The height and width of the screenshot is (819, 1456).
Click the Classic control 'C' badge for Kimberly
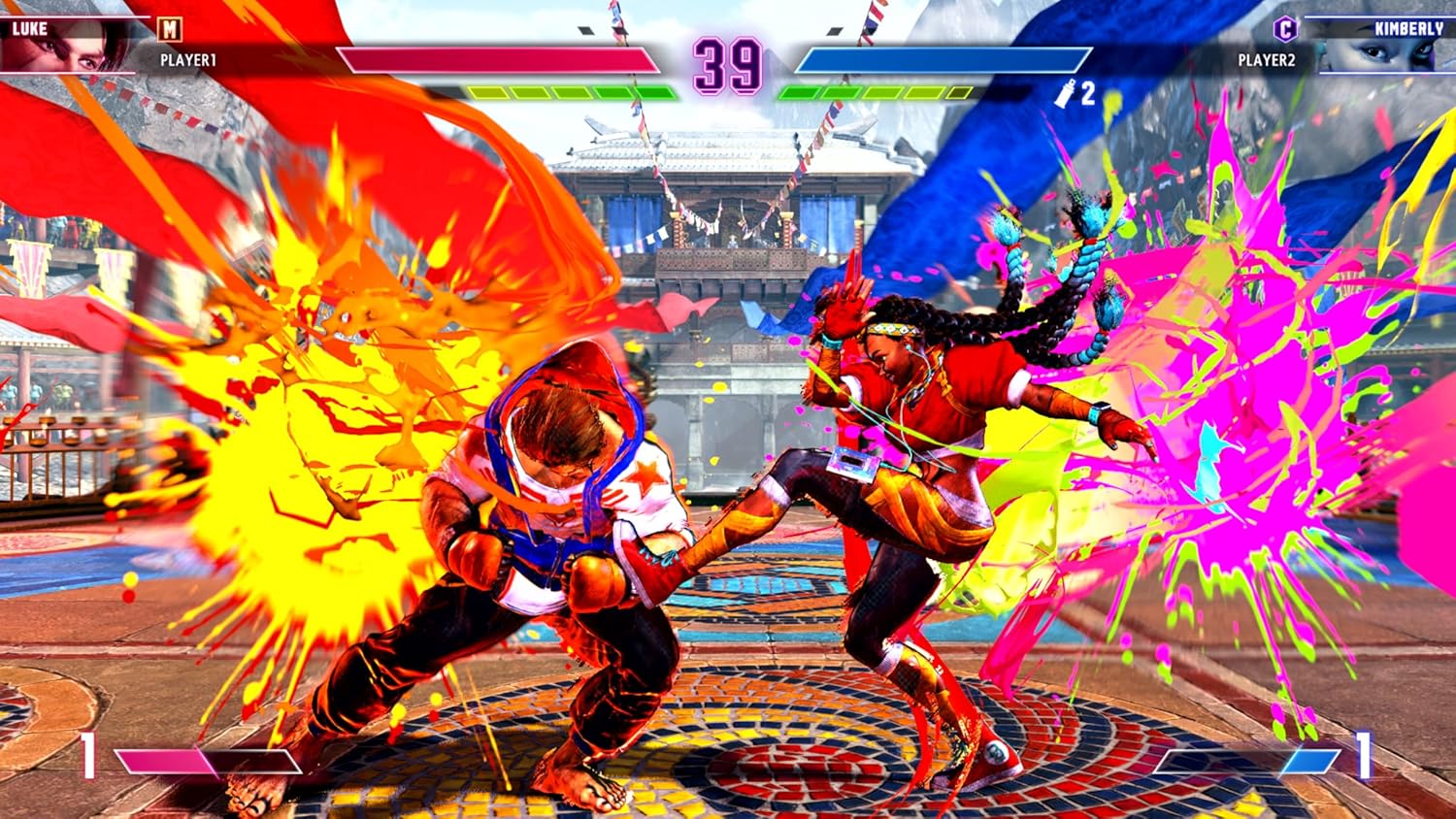pyautogui.click(x=1284, y=29)
